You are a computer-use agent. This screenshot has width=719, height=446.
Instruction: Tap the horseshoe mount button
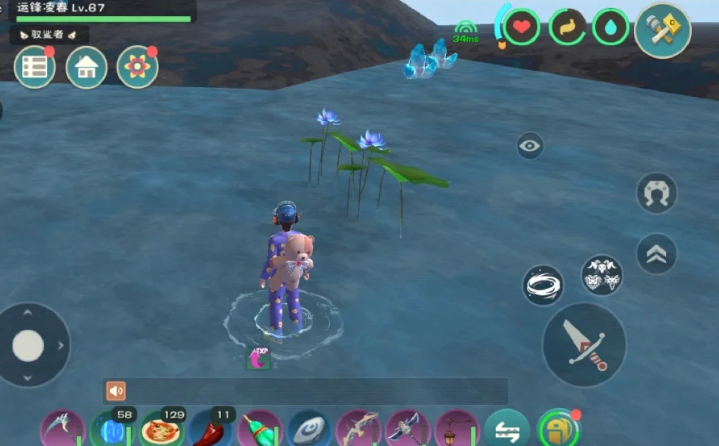[656, 193]
